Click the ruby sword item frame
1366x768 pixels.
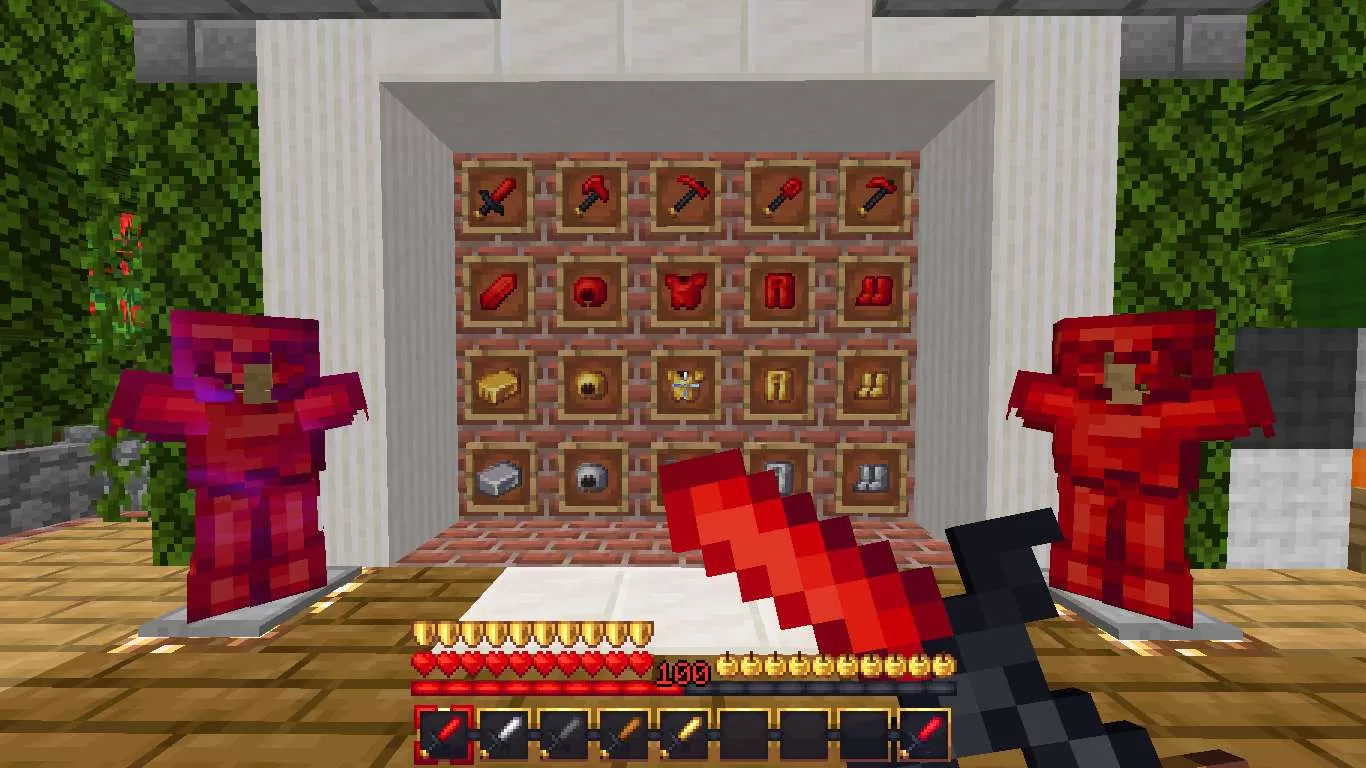(x=497, y=196)
